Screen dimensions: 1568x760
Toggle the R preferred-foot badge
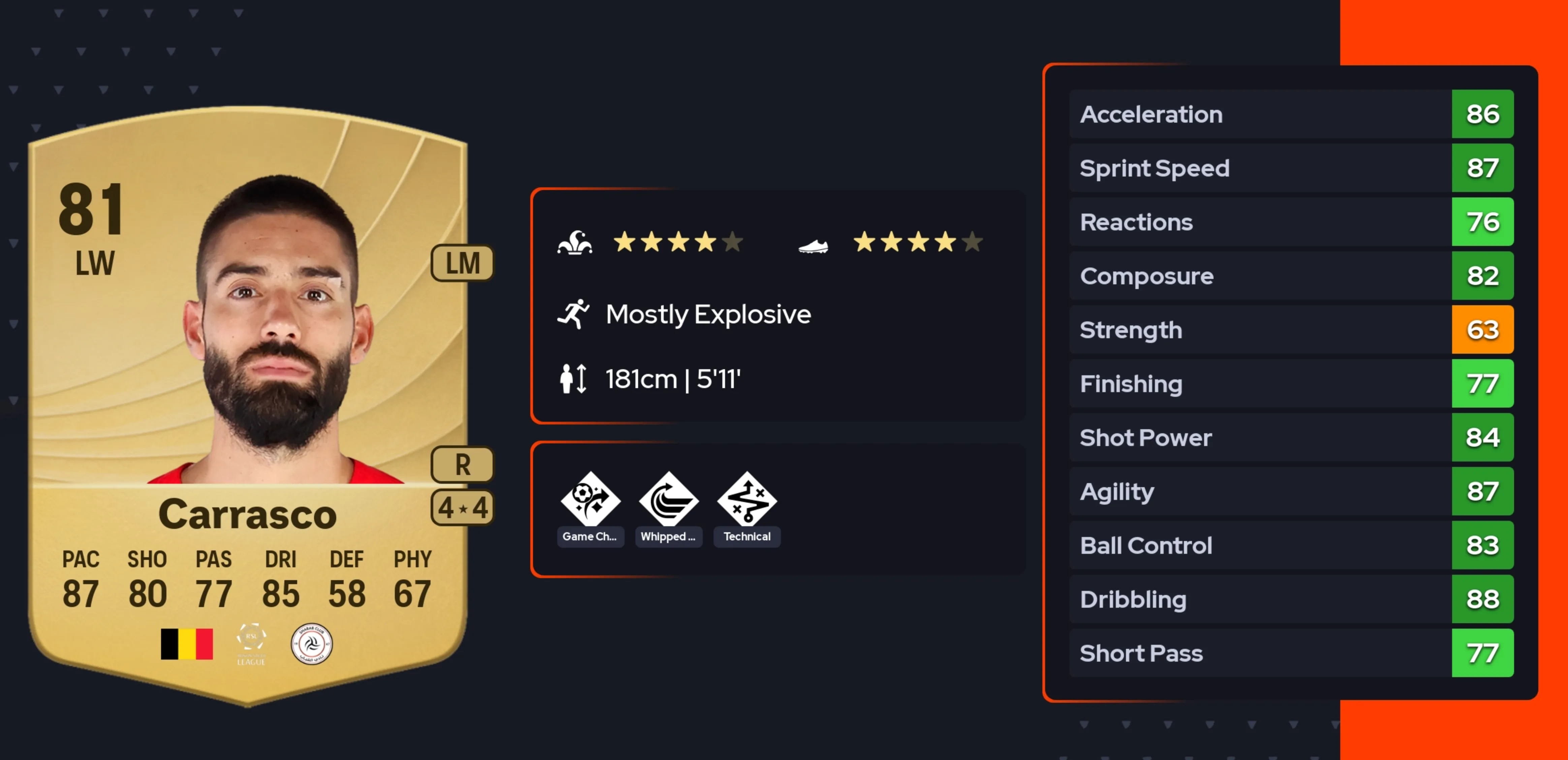(462, 466)
